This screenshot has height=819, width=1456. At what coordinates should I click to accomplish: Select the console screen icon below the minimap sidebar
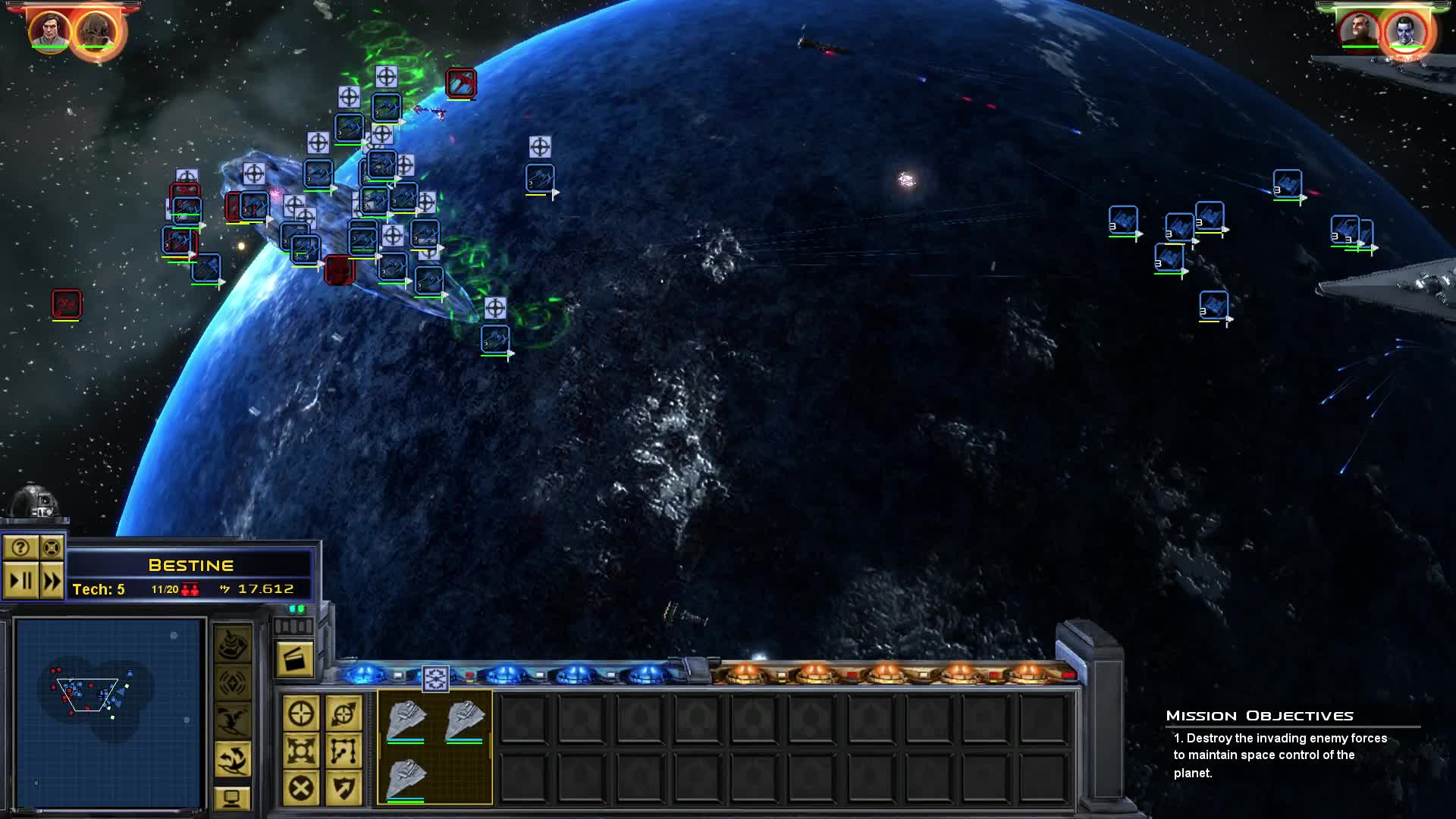click(234, 798)
